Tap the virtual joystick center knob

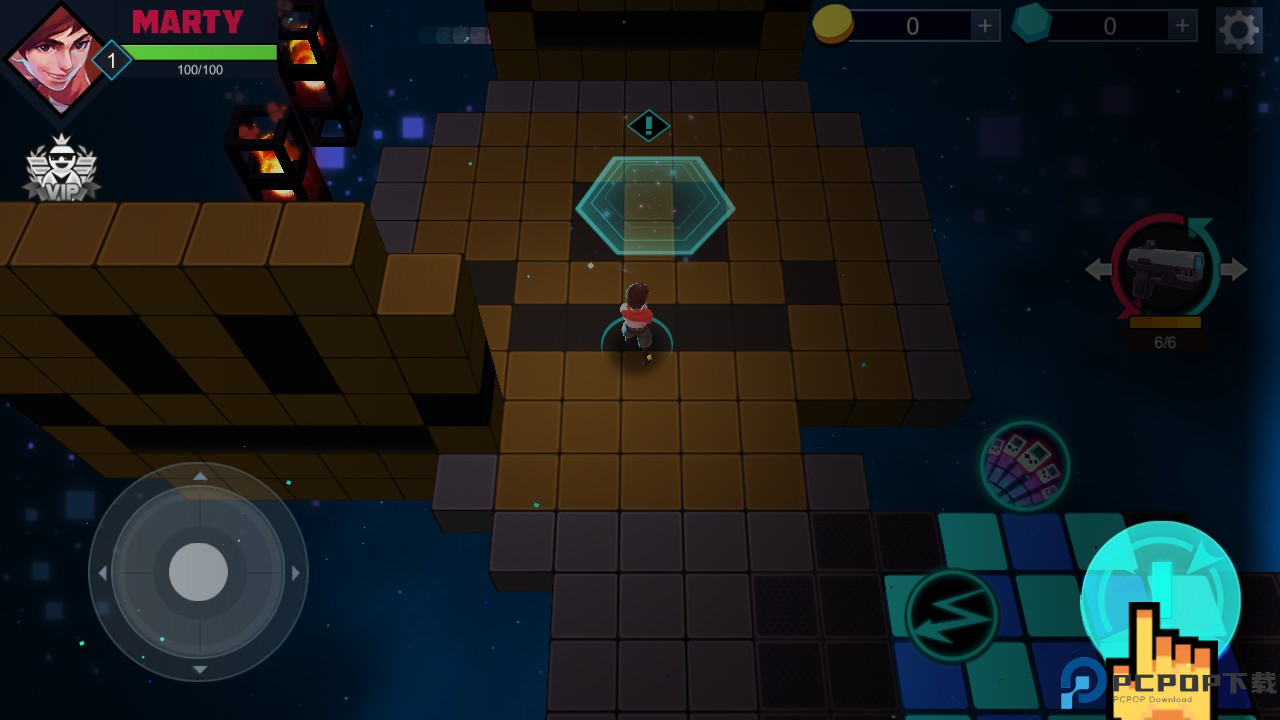198,573
